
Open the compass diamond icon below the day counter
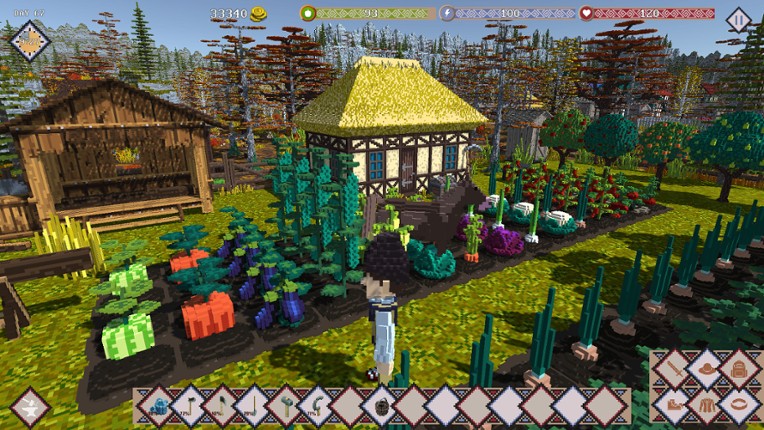(x=30, y=41)
